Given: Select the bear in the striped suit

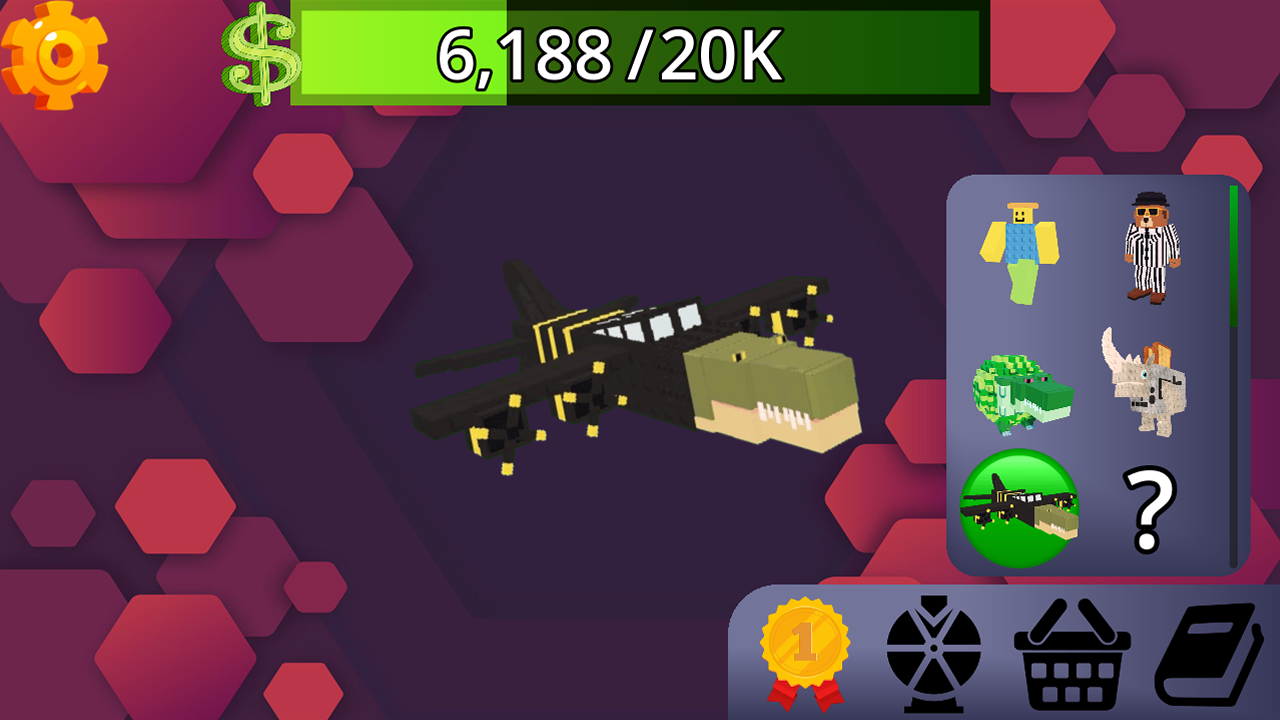Looking at the screenshot, I should click(1152, 245).
